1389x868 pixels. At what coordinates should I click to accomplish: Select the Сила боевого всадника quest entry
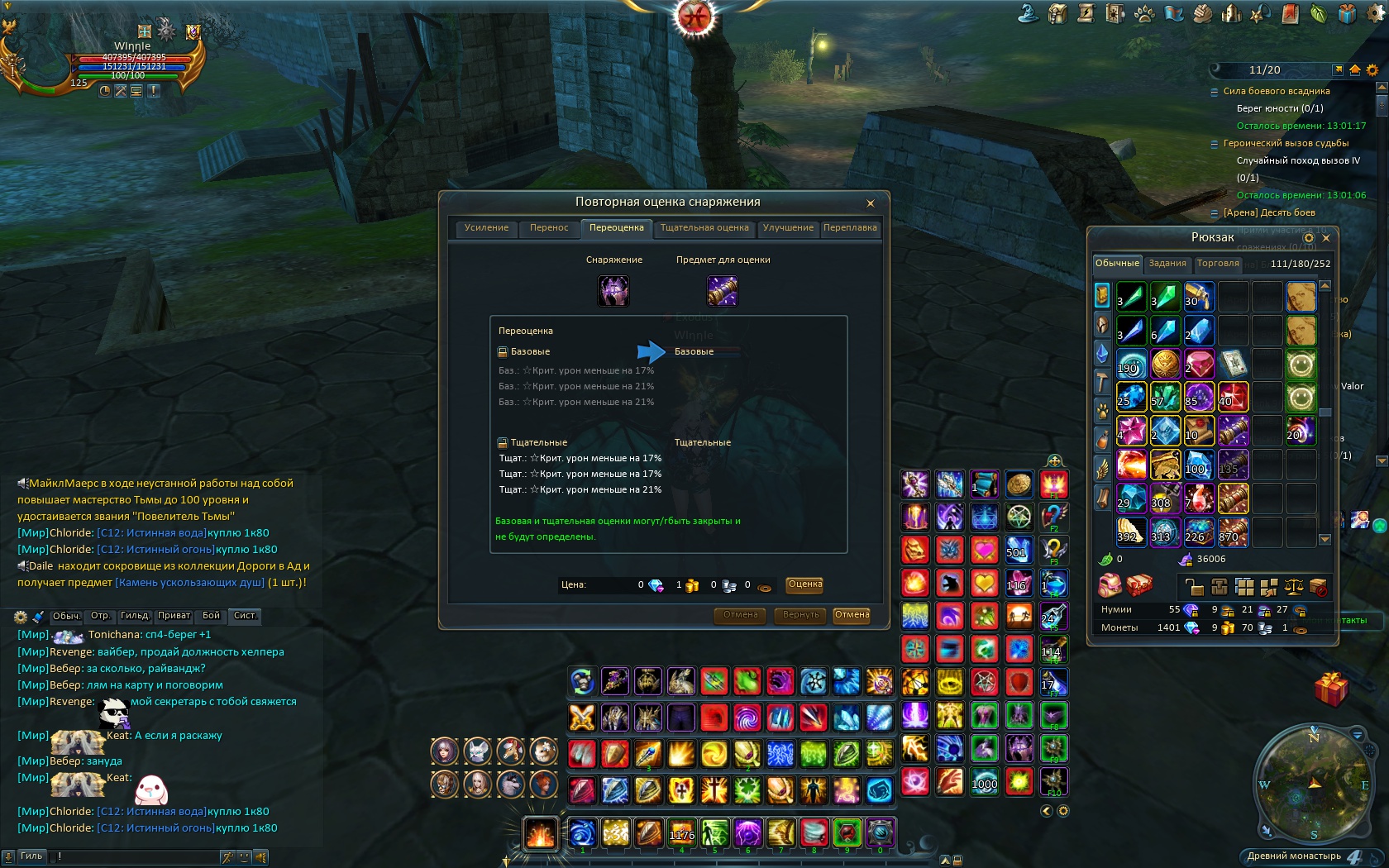point(1277,92)
